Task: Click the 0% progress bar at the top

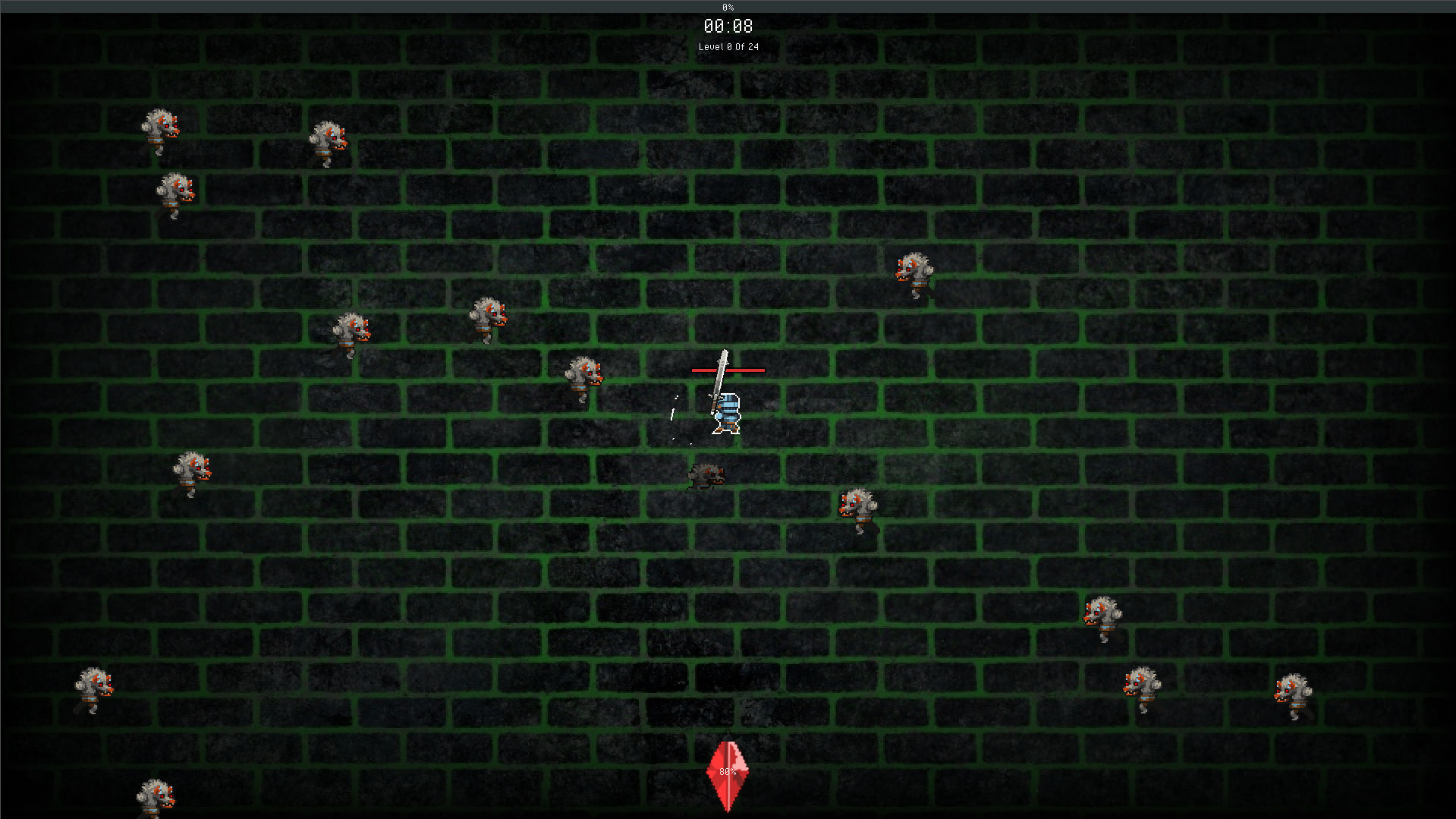Action: tap(727, 7)
